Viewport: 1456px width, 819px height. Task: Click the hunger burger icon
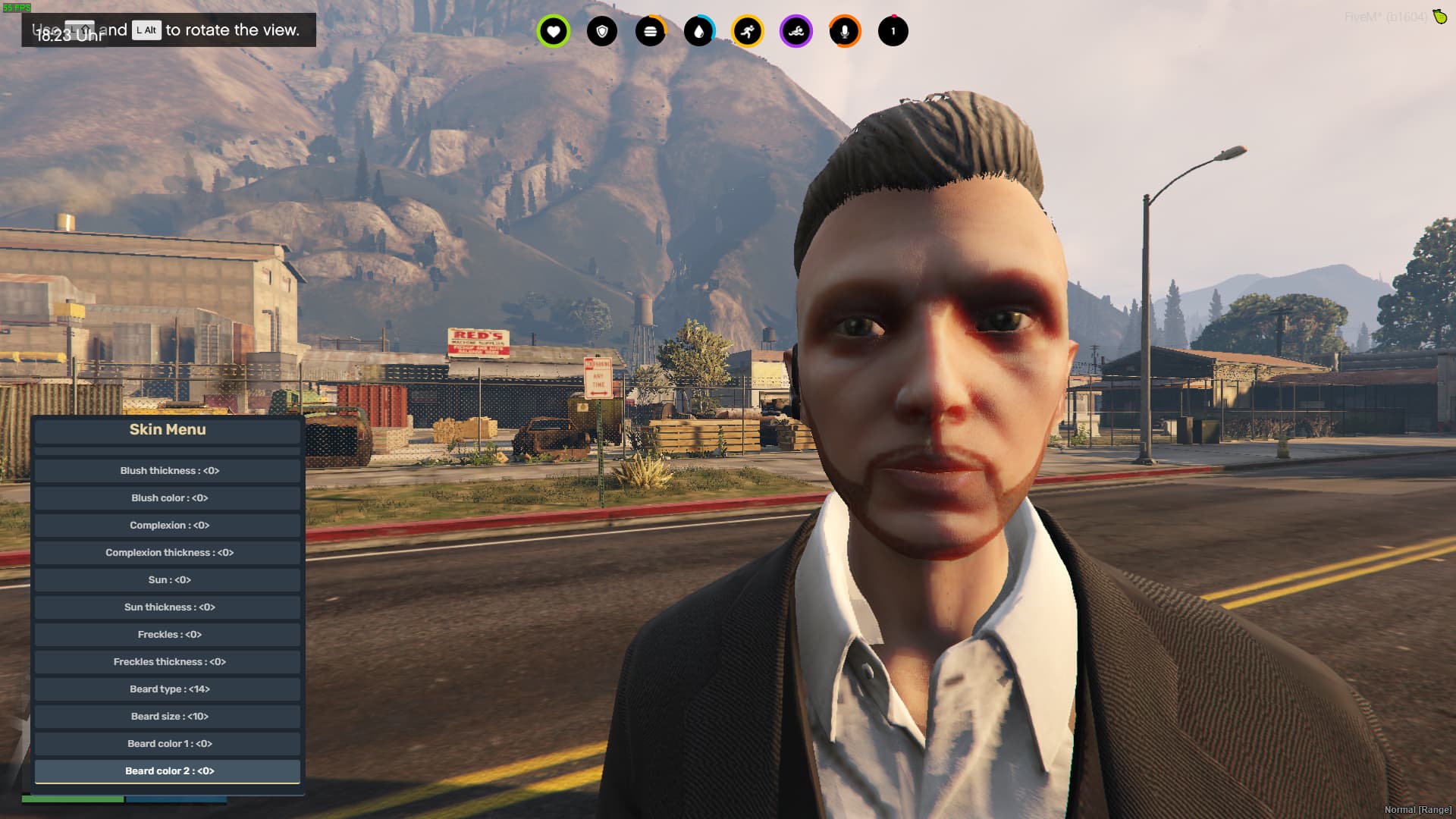point(650,31)
